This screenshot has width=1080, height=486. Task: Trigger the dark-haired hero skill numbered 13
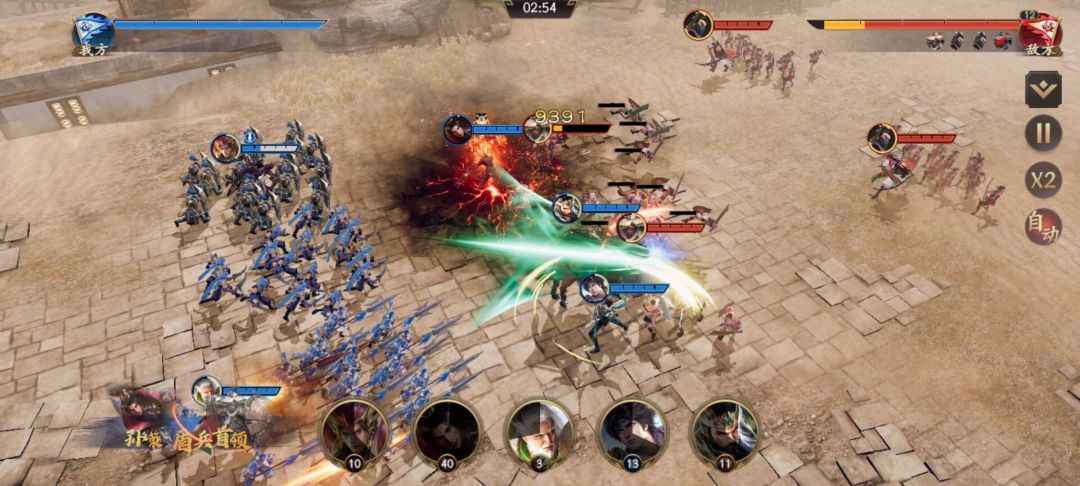point(632,432)
